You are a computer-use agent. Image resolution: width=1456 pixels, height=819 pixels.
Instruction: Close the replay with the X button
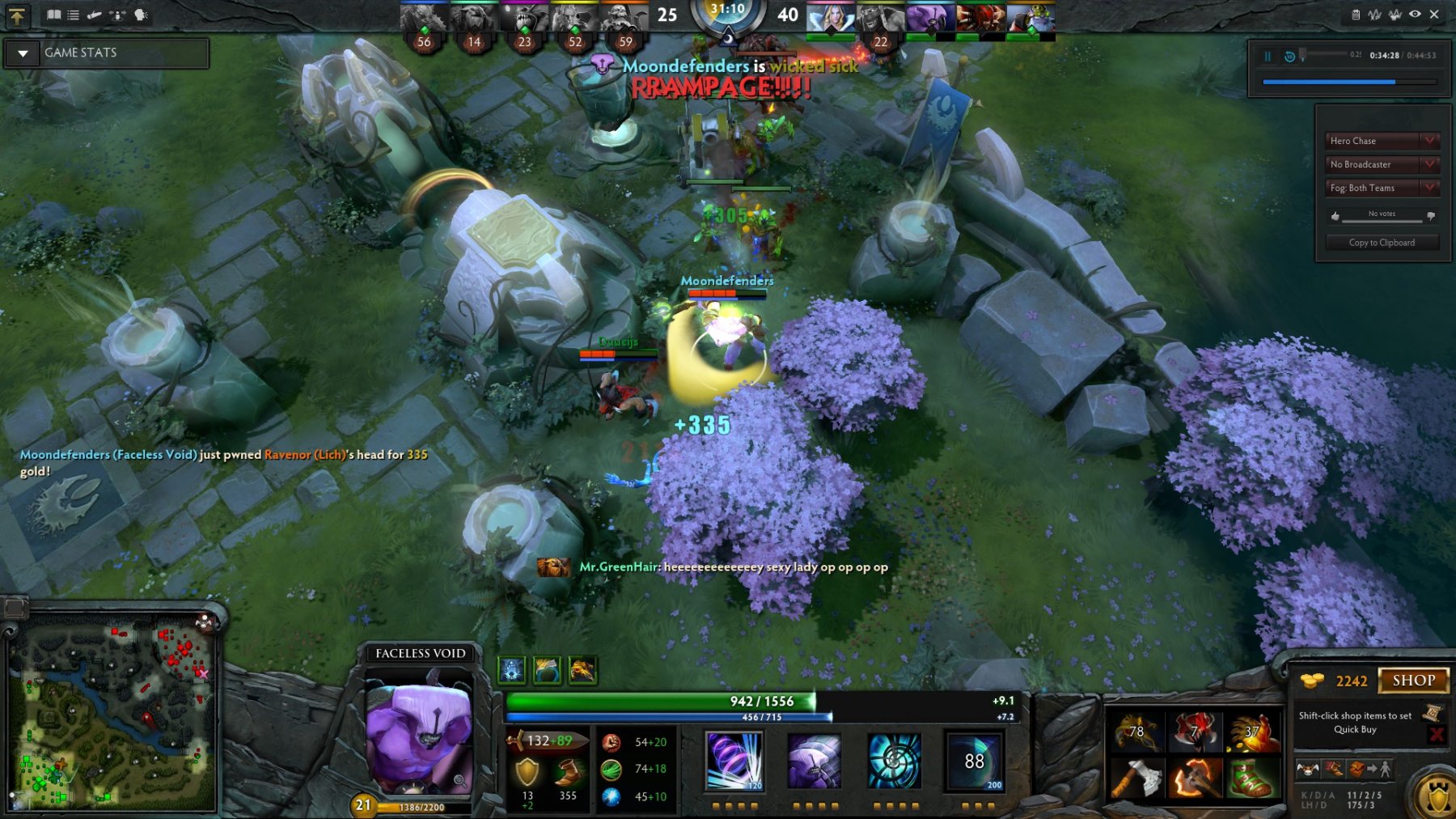(x=1434, y=15)
